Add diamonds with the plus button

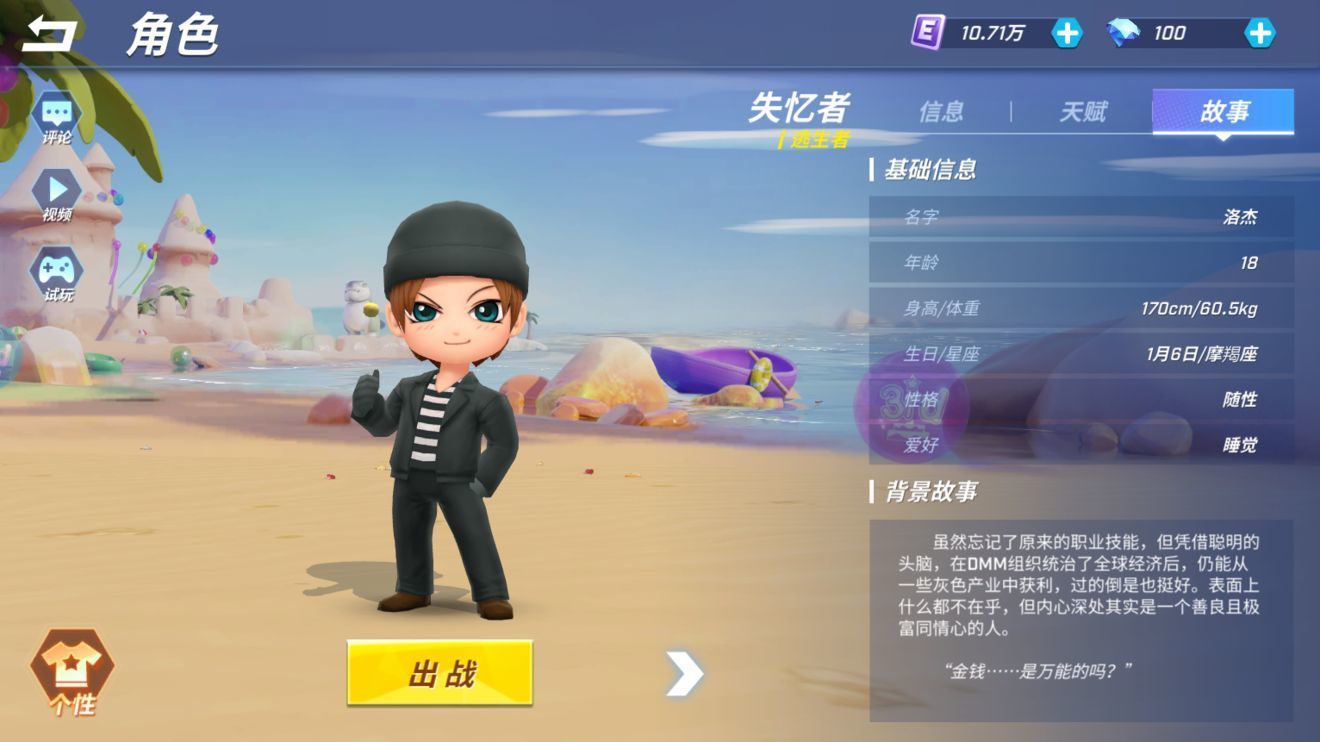[x=1259, y=33]
